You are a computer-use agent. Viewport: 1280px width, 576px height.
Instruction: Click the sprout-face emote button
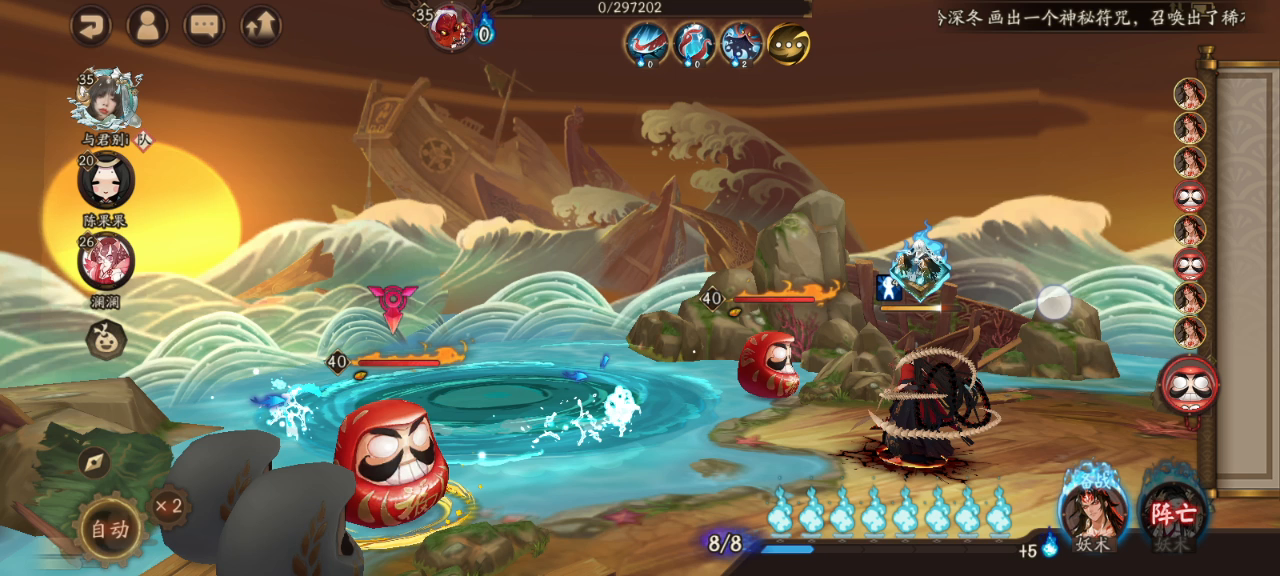click(105, 340)
